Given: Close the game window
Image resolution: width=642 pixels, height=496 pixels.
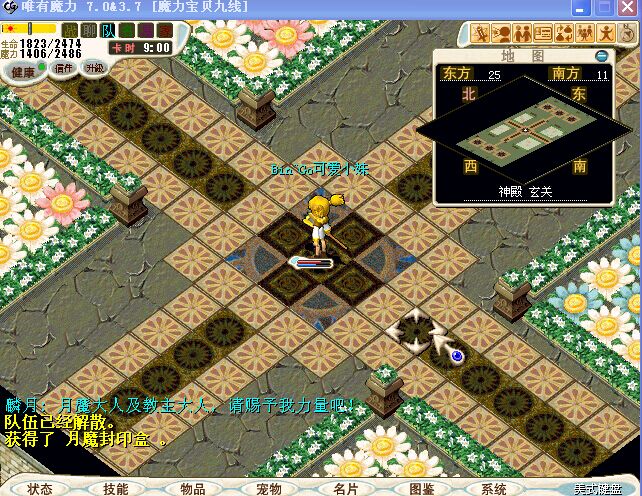Looking at the screenshot, I should tap(628, 8).
